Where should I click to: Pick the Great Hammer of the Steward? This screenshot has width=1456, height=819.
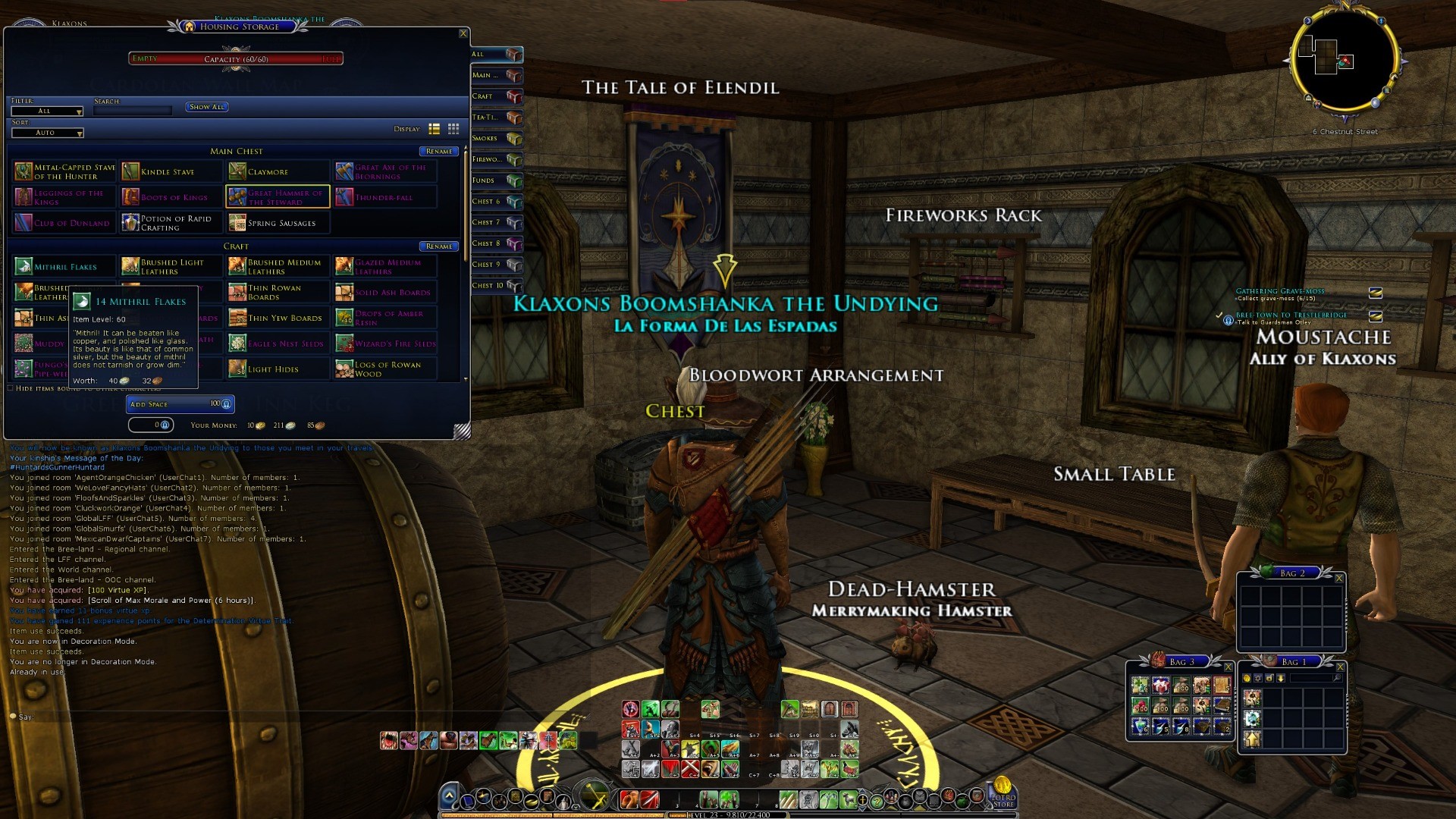click(278, 197)
